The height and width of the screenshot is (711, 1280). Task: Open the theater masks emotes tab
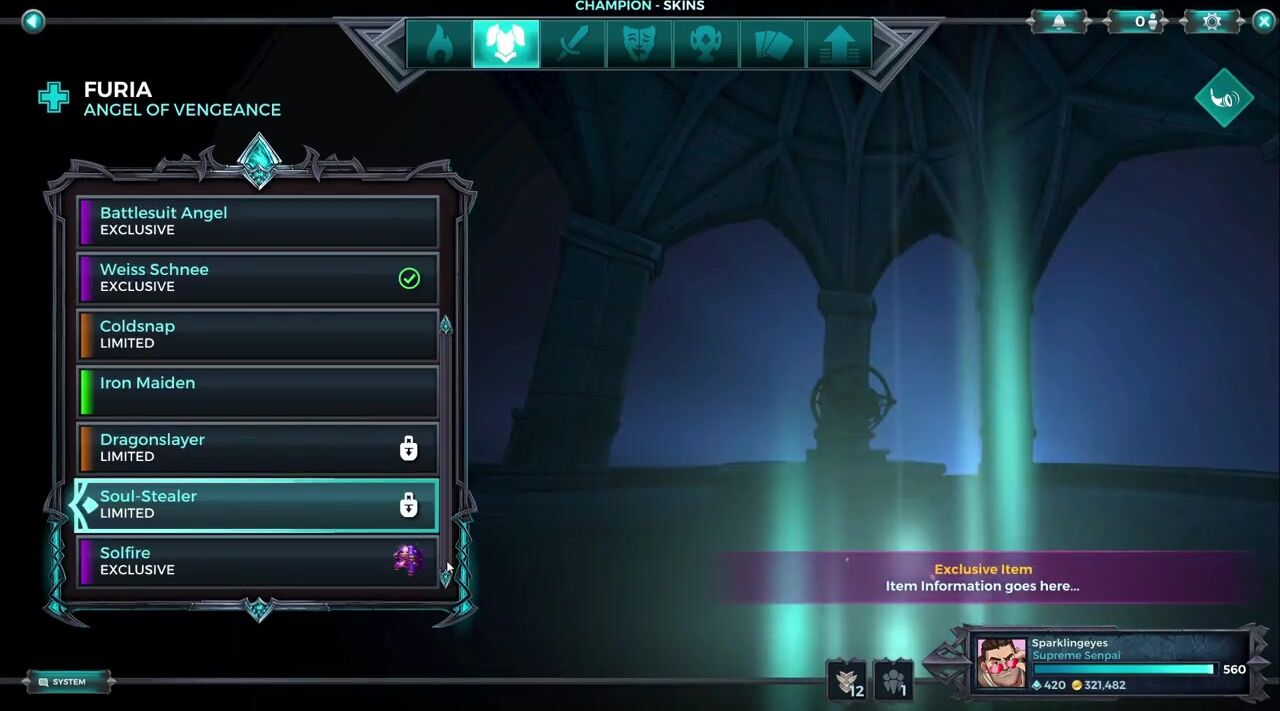pyautogui.click(x=639, y=44)
